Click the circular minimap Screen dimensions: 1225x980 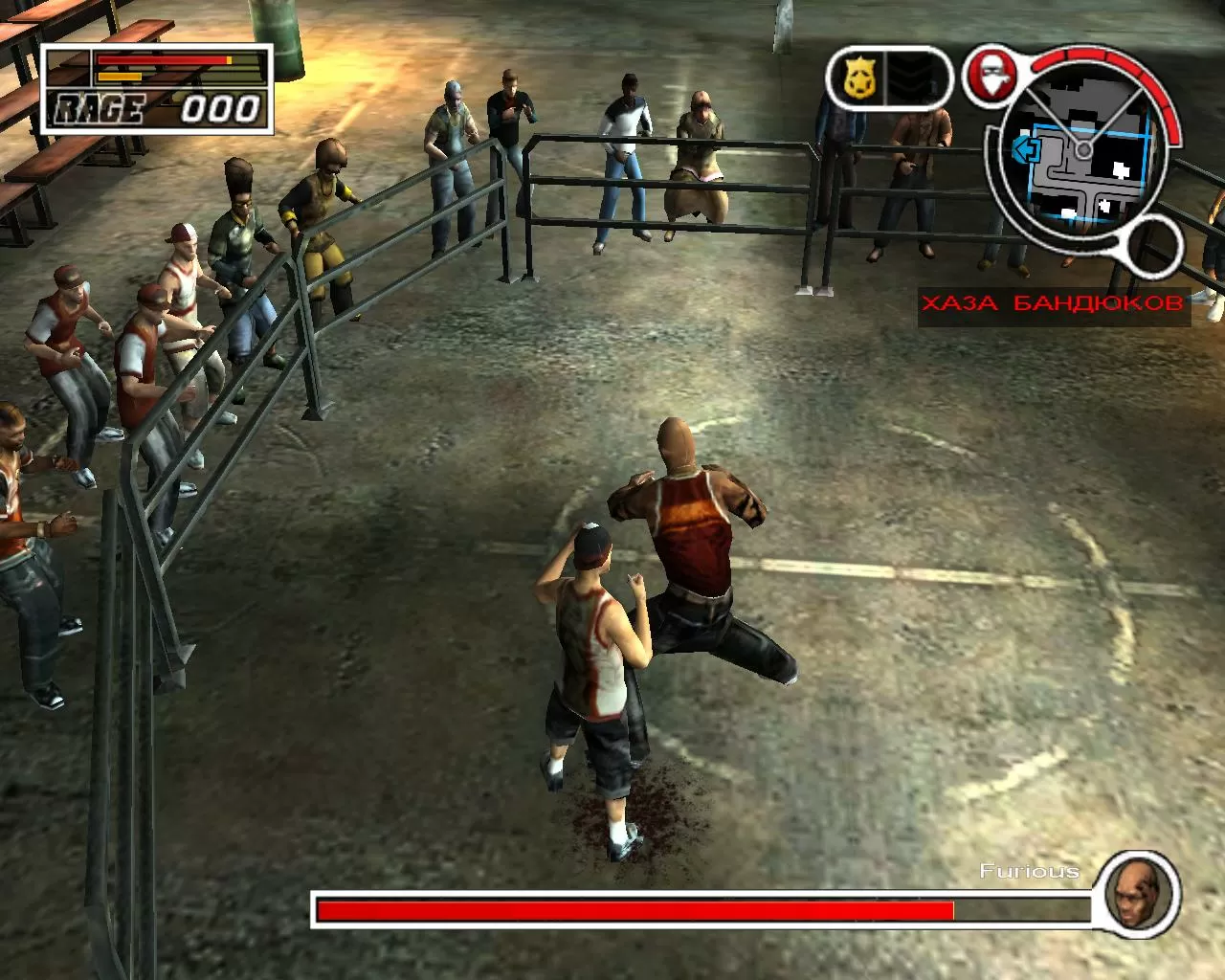click(x=1083, y=153)
